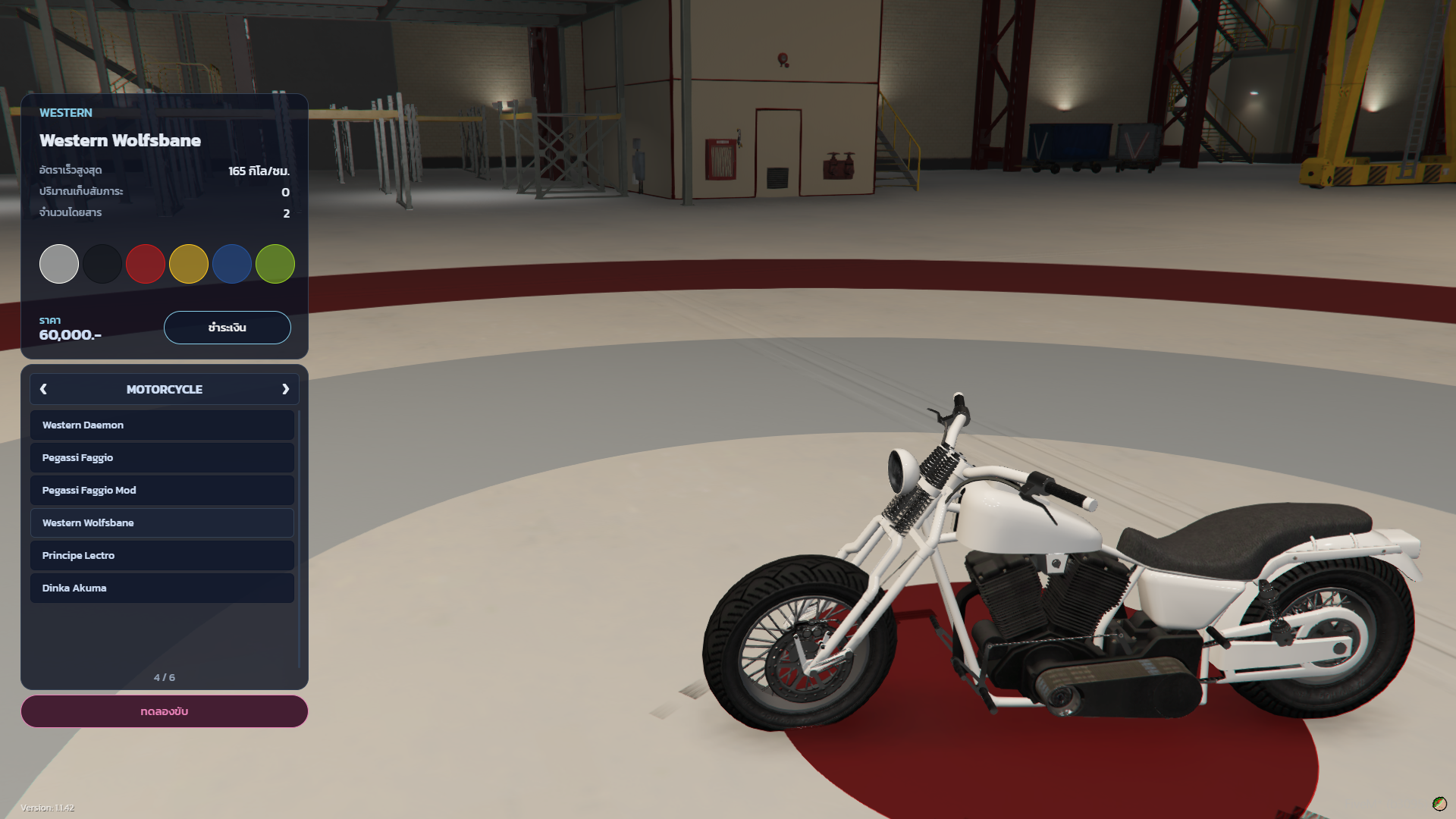Select Pegassi Faggio Mod
The image size is (1456, 819).
coord(162,491)
